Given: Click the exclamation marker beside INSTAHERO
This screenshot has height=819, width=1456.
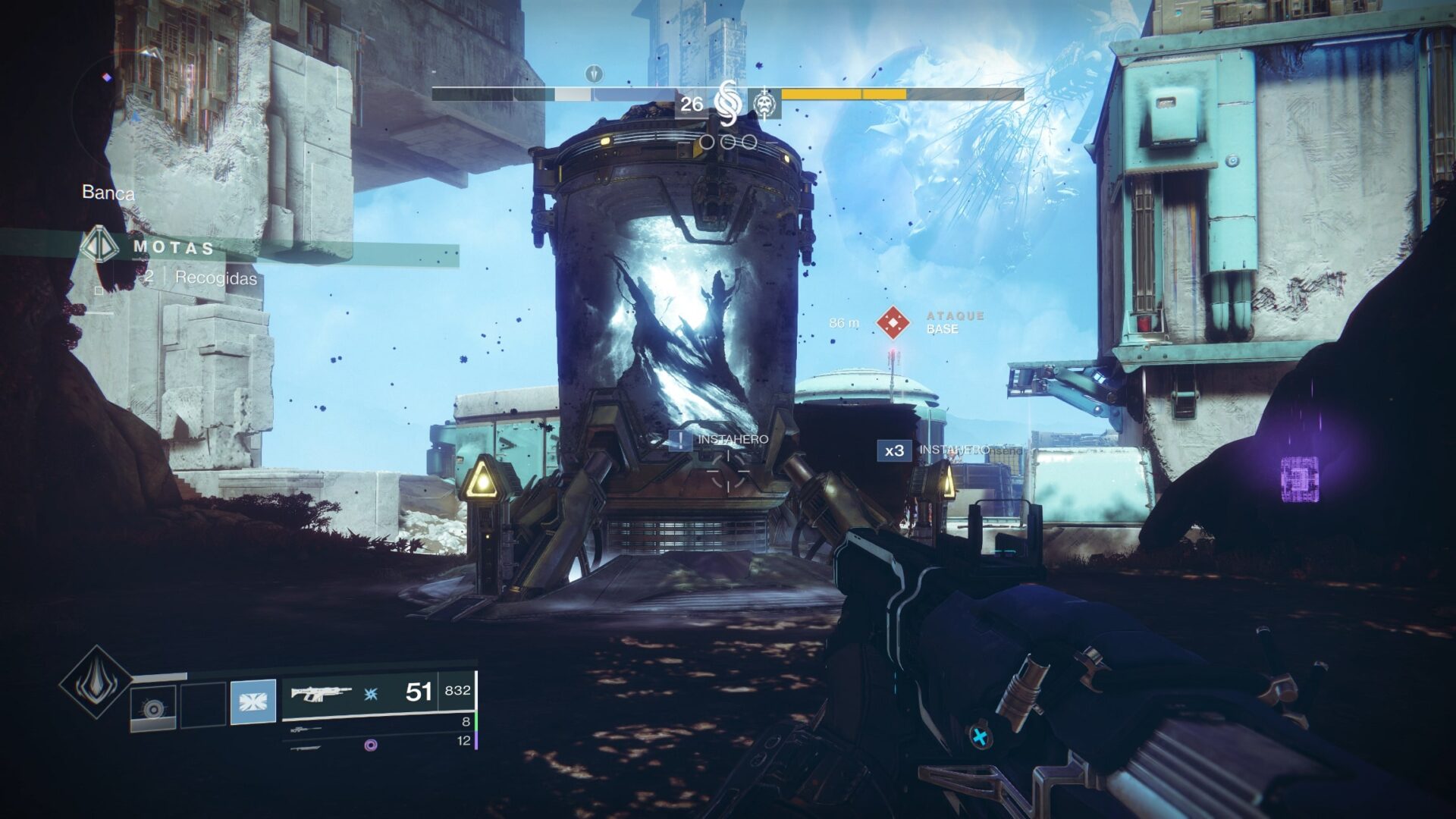Looking at the screenshot, I should 680,440.
